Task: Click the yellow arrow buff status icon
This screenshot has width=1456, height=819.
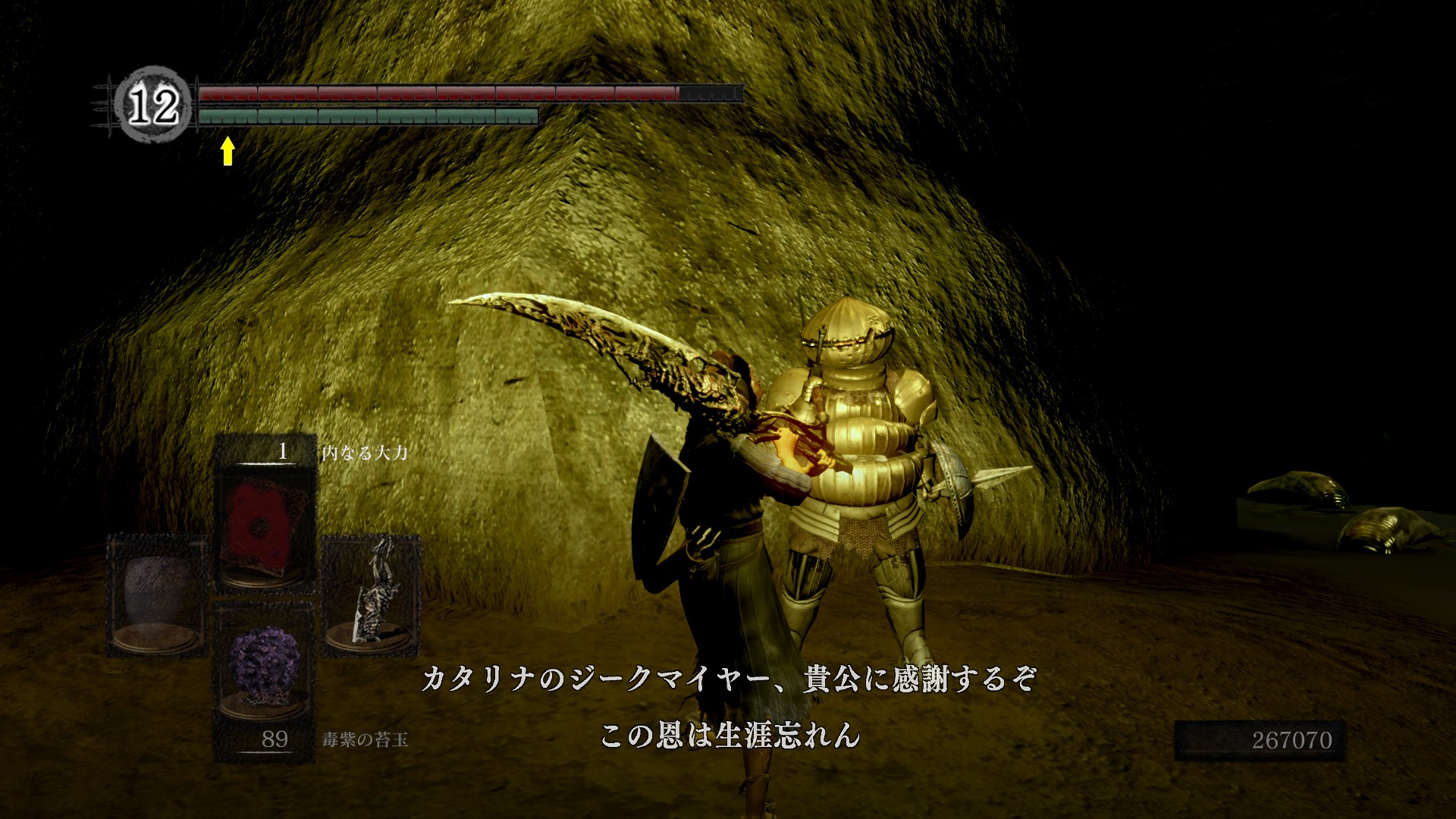Action: (227, 150)
